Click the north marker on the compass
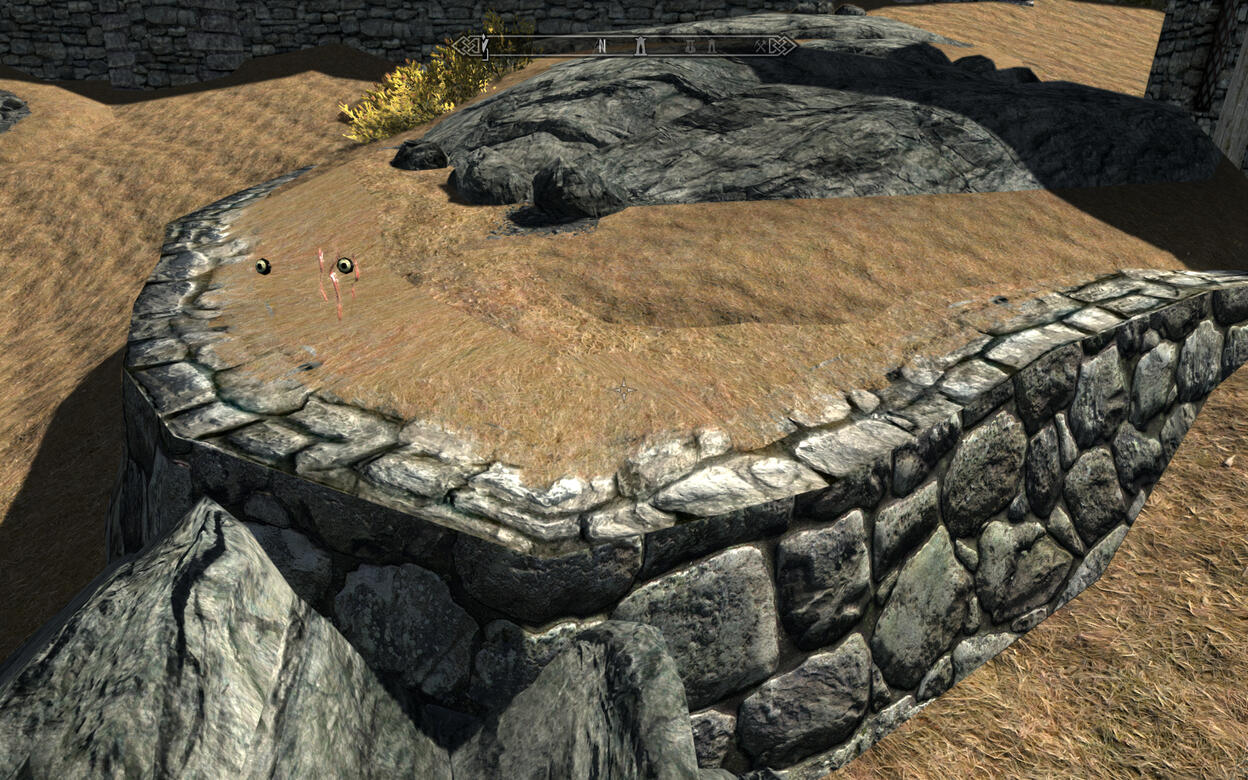Screen dimensions: 1248x780 pyautogui.click(x=601, y=45)
